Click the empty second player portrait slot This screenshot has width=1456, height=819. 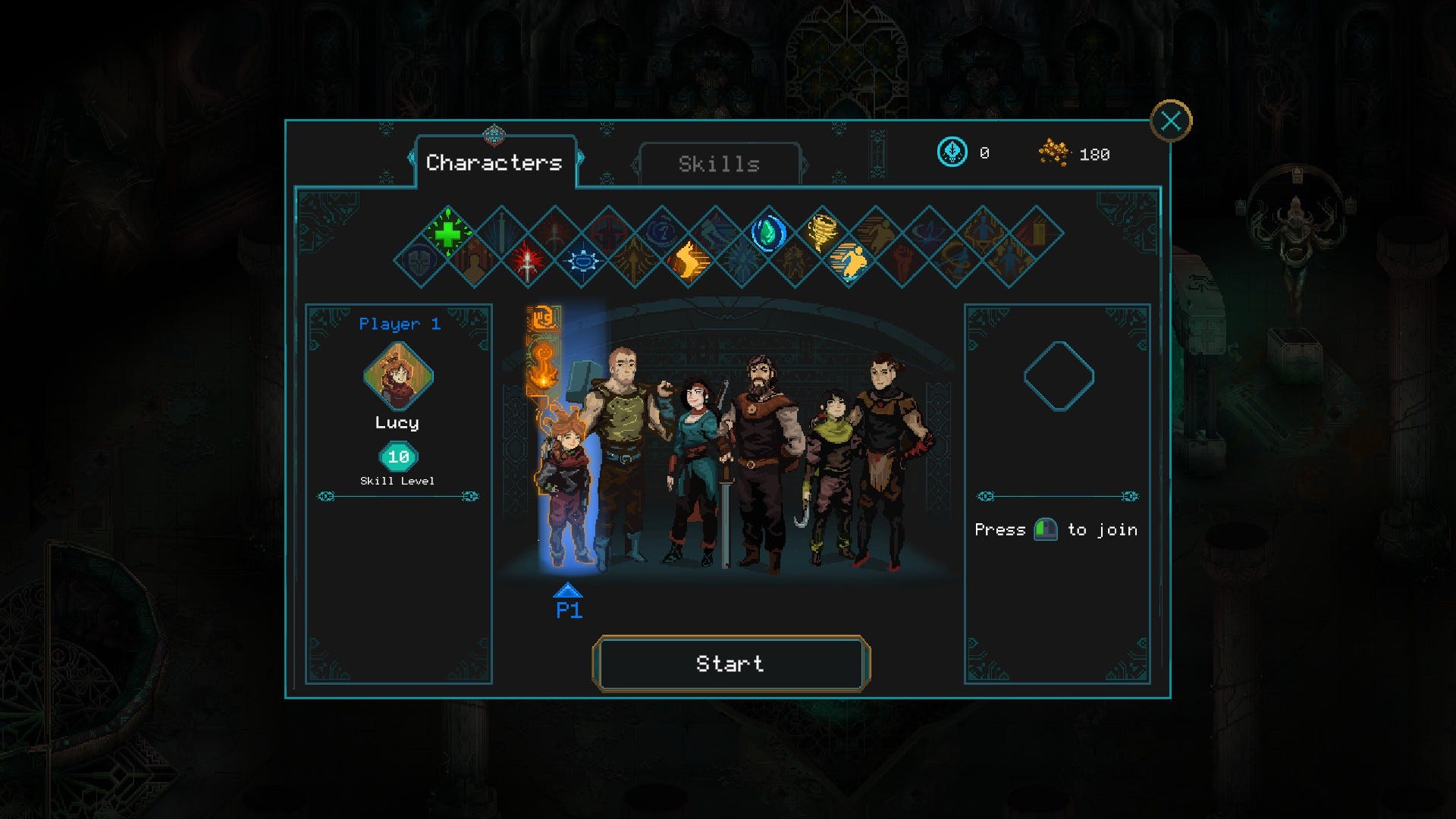click(1059, 376)
